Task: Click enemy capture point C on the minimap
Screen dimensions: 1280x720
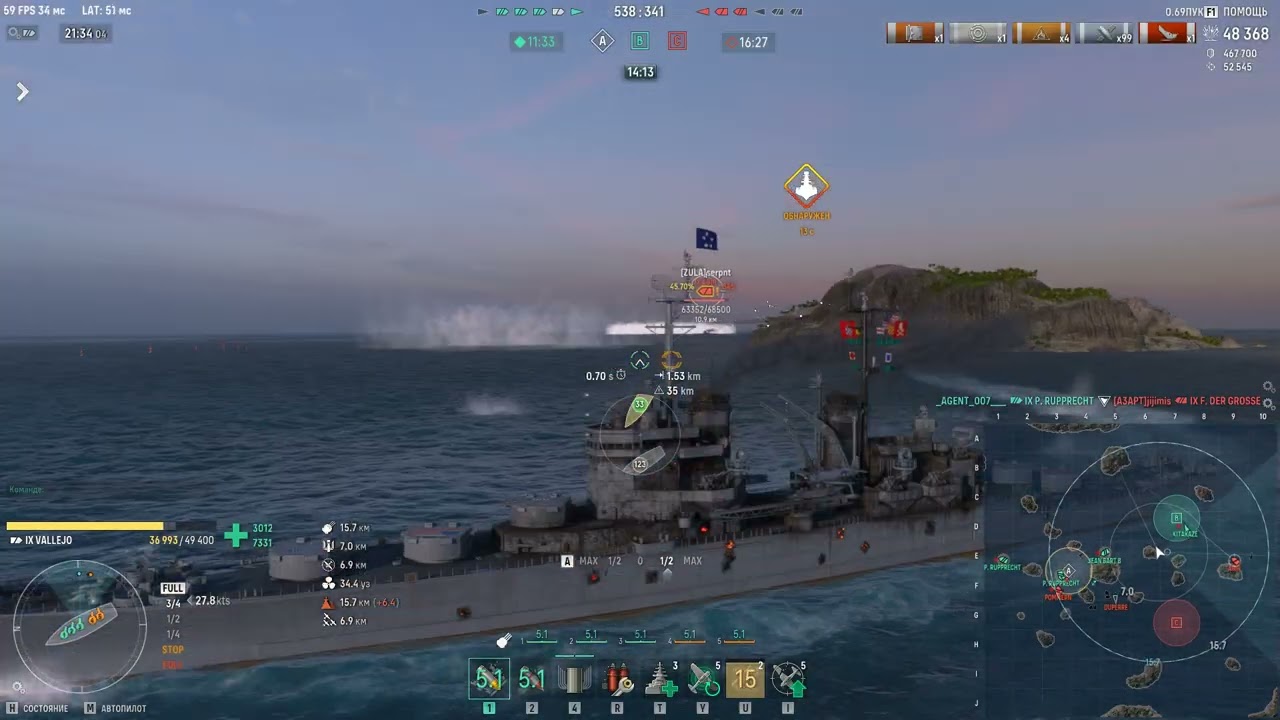Action: pyautogui.click(x=1176, y=622)
